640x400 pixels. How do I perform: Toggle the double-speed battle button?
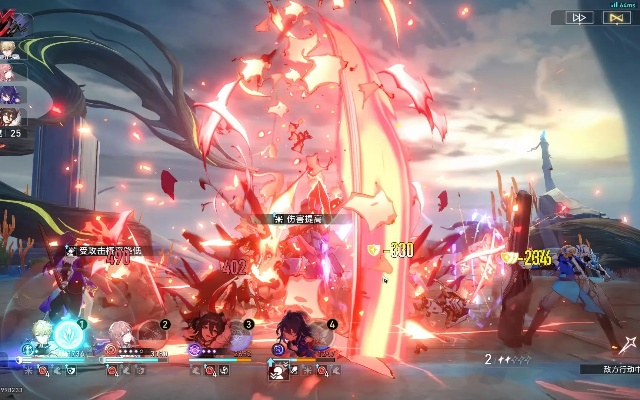click(x=580, y=17)
